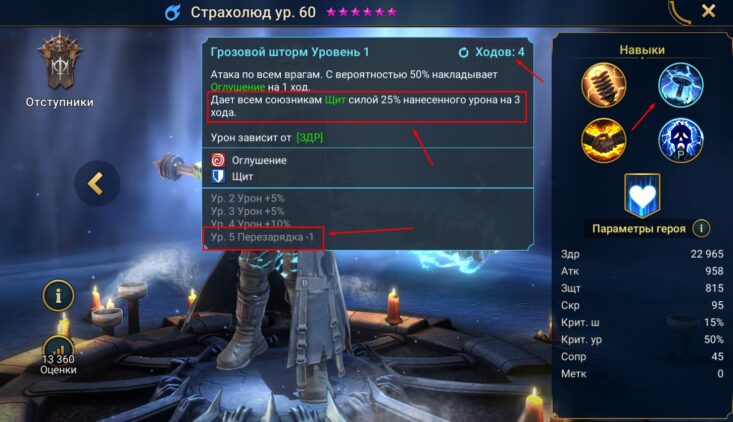Select the ghost skull passive skill icon
The height and width of the screenshot is (422, 733).
pyautogui.click(x=681, y=139)
